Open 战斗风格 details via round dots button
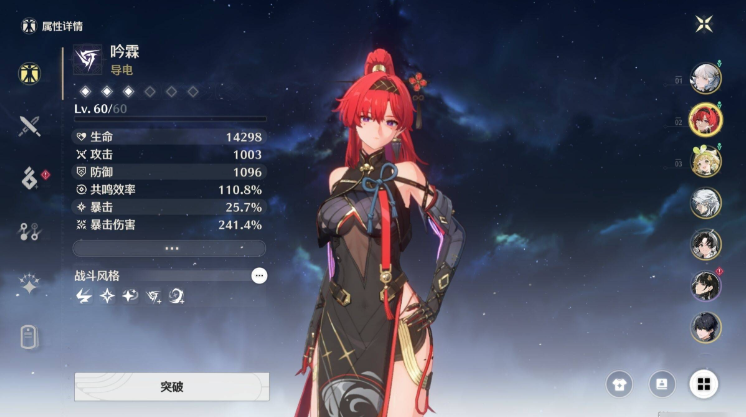Screen dimensions: 746x417 point(259,275)
